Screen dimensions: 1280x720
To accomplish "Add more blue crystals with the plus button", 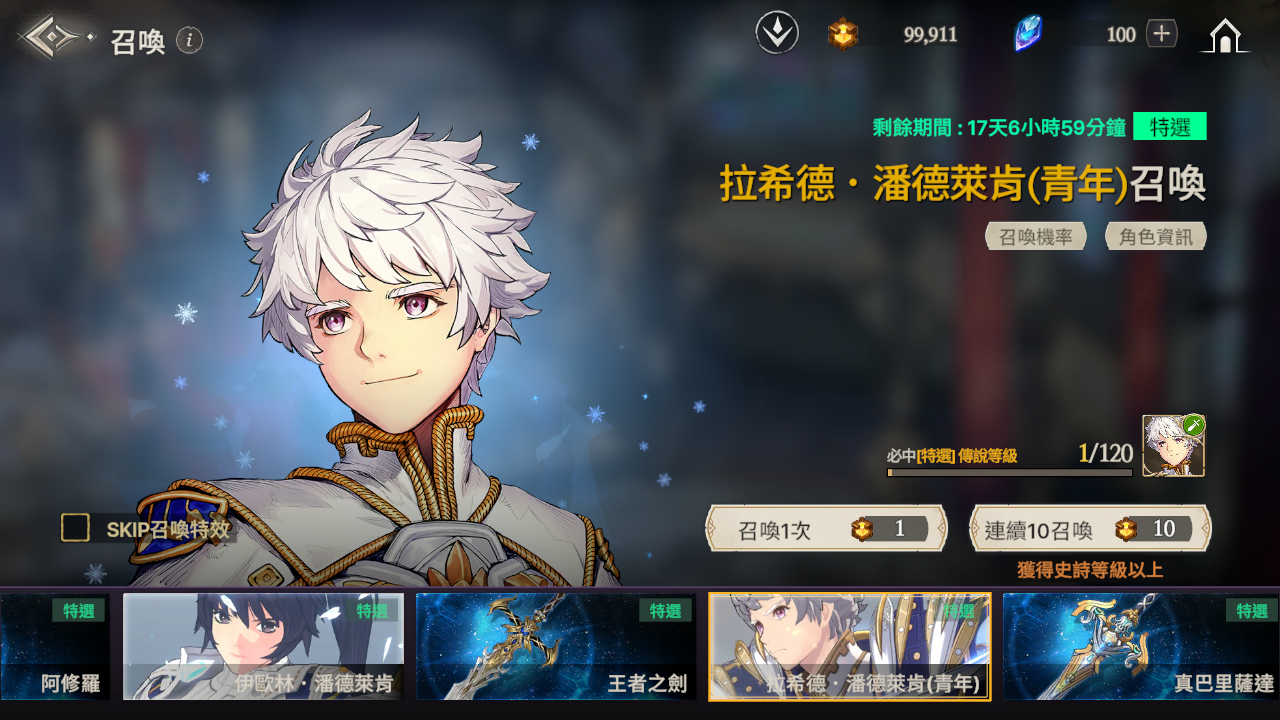I will (x=1161, y=34).
